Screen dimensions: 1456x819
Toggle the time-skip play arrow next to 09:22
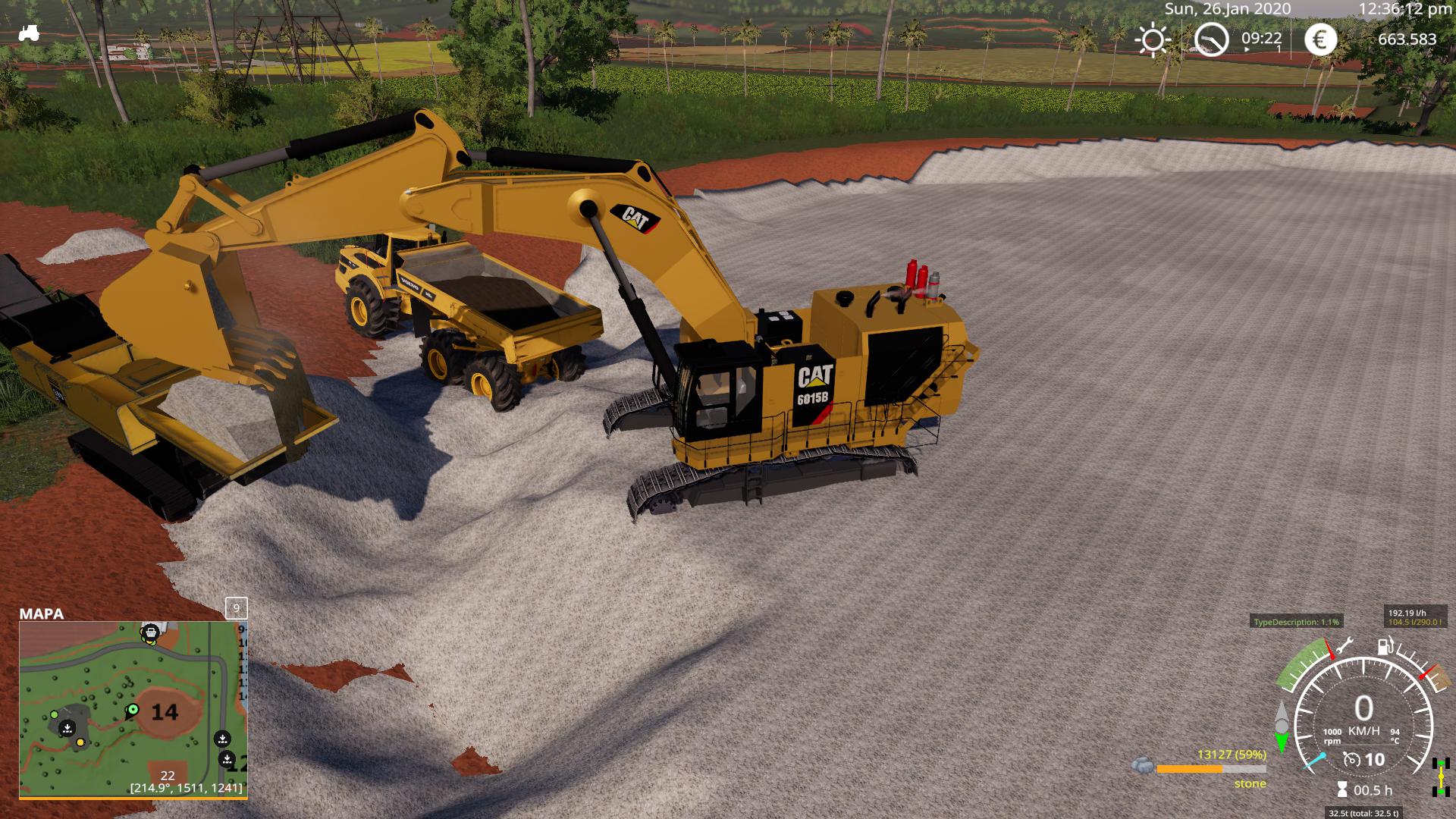click(1247, 49)
